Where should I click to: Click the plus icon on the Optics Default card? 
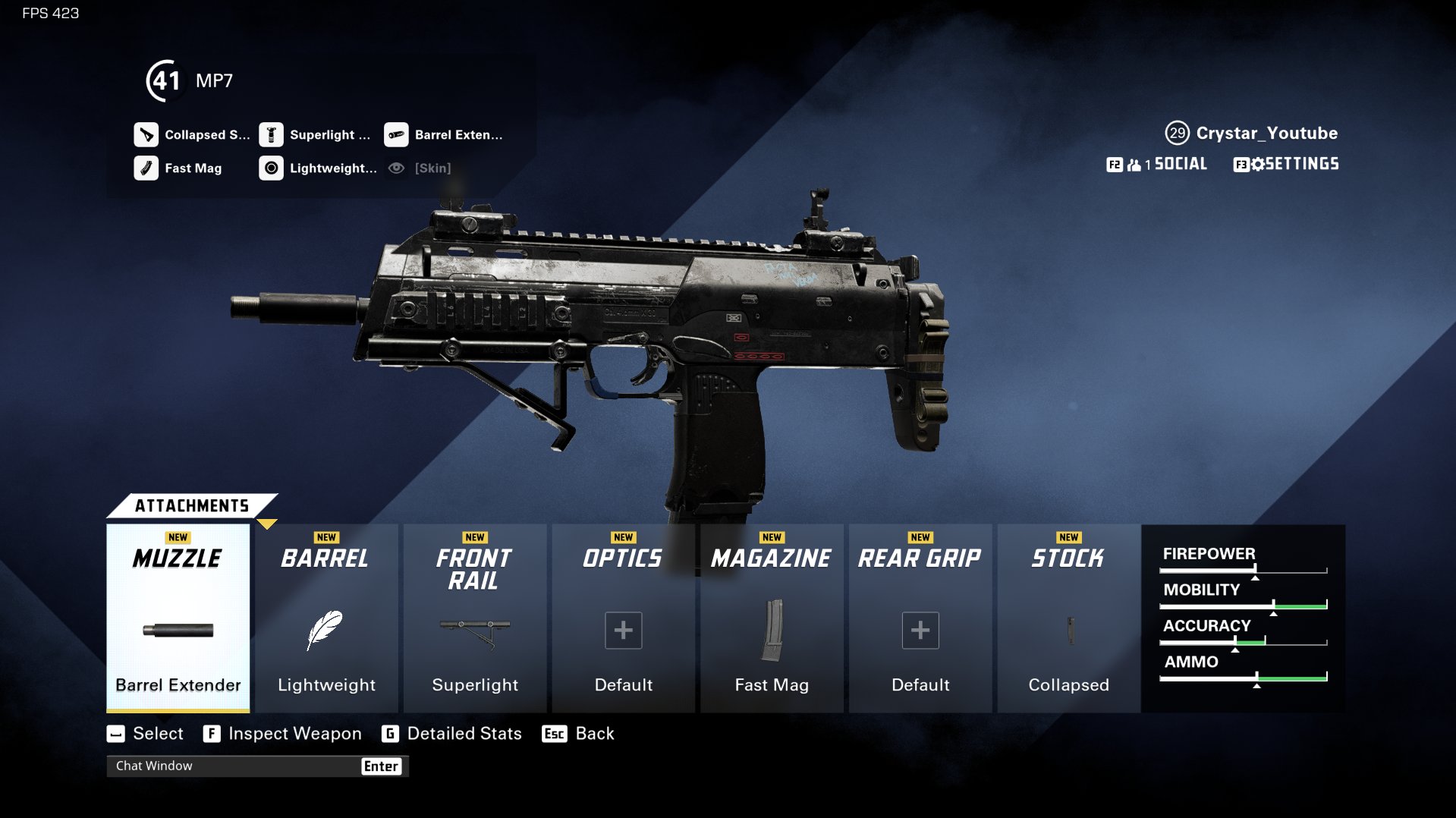pos(622,630)
